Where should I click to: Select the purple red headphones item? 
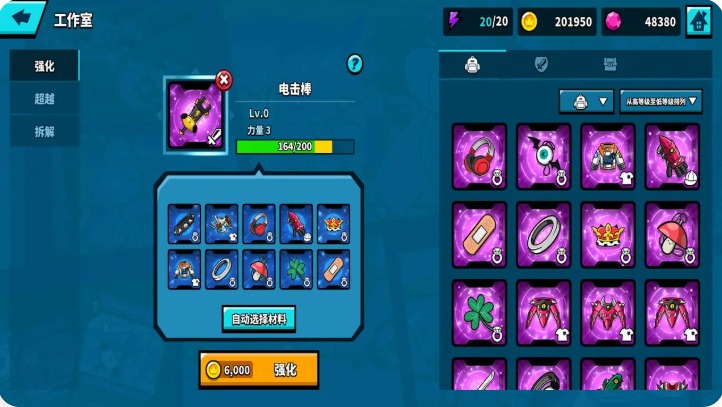pos(479,155)
